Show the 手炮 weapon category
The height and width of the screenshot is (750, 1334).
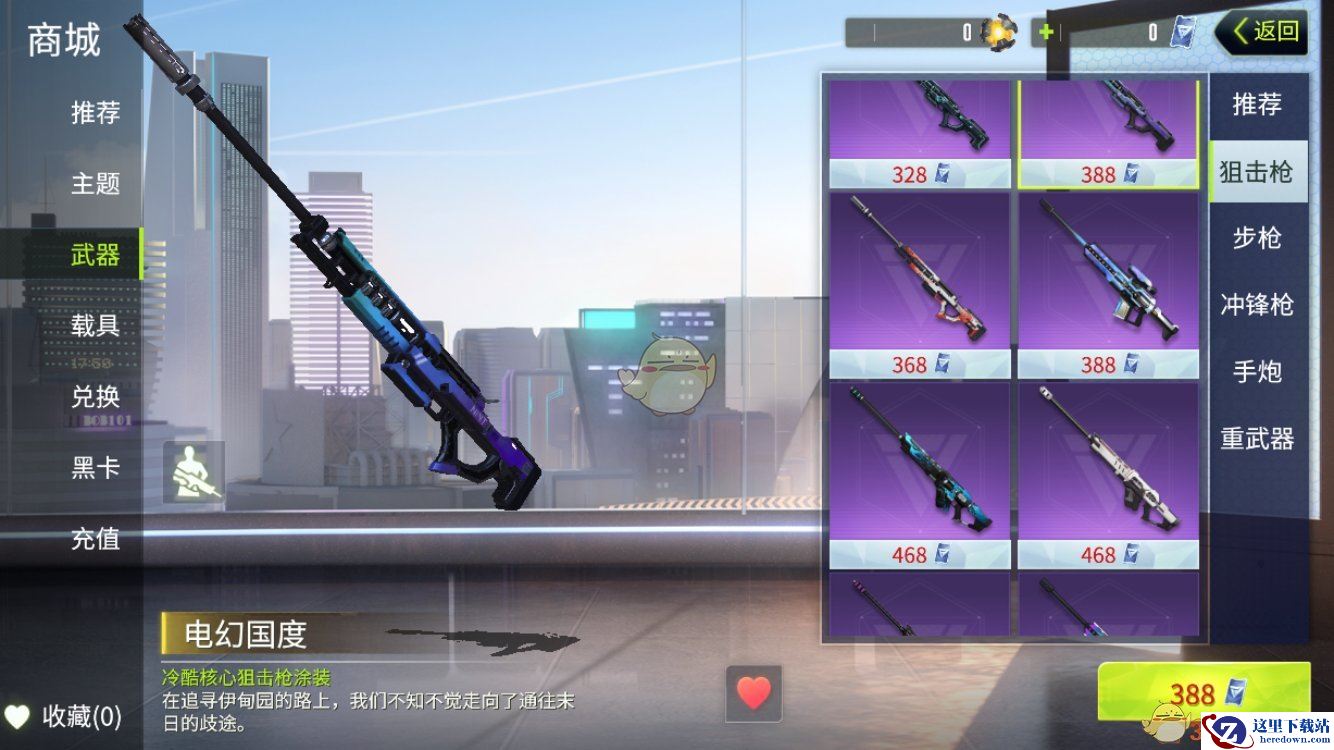coord(1257,372)
